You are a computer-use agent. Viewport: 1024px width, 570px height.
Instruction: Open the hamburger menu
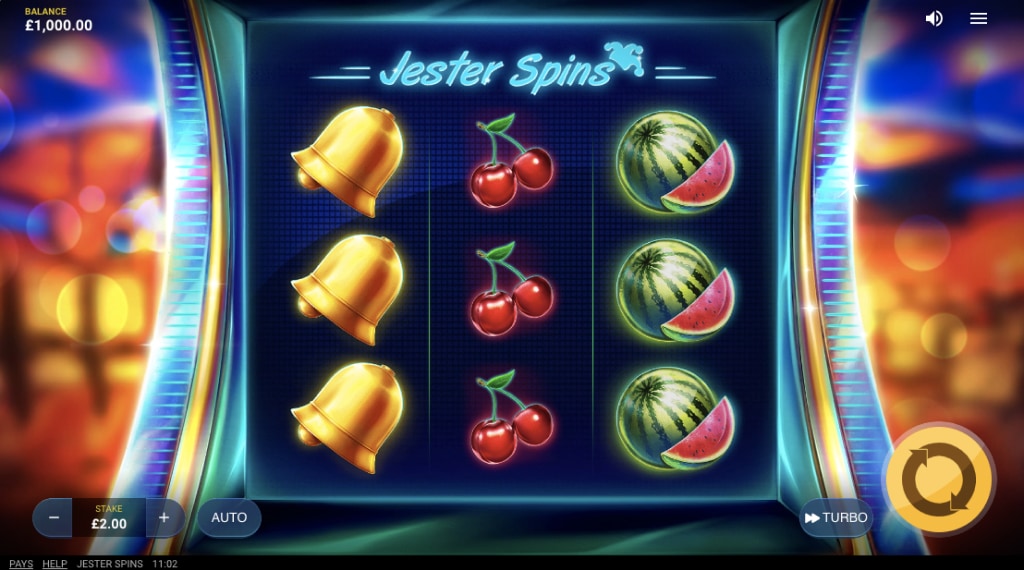(979, 19)
